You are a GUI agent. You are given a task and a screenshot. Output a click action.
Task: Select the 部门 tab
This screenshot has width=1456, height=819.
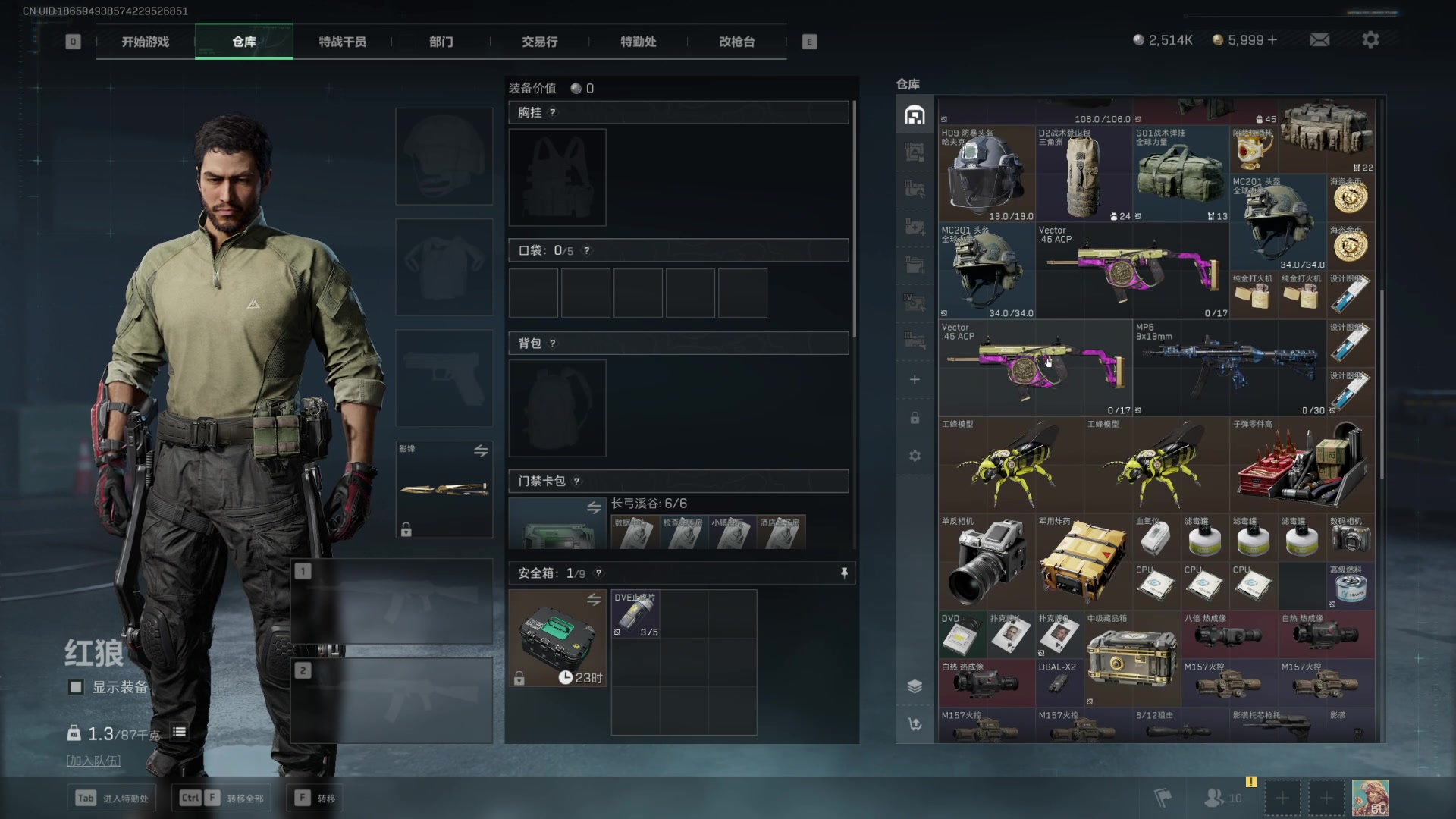441,42
